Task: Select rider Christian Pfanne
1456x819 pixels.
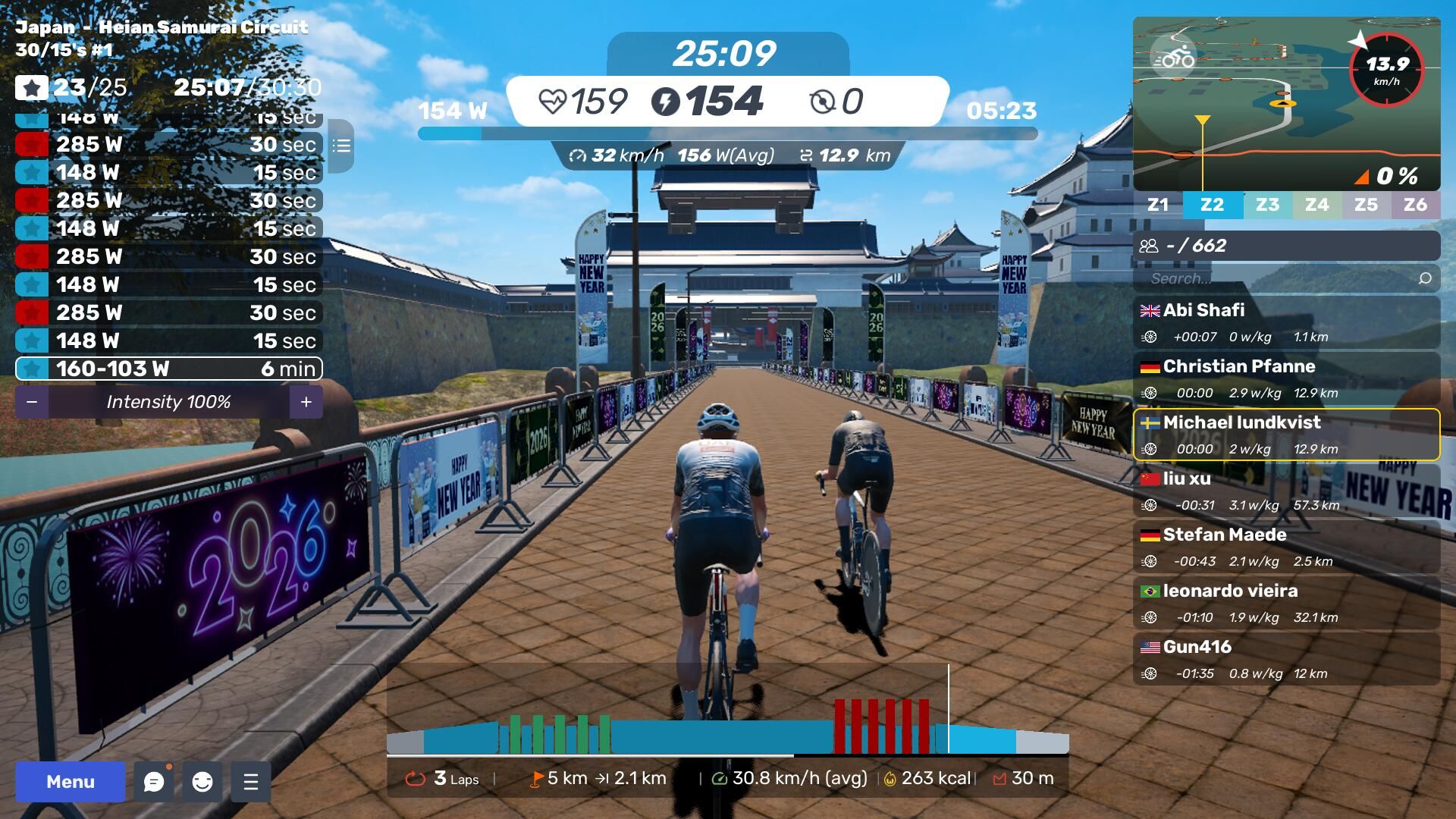Action: pyautogui.click(x=1286, y=379)
